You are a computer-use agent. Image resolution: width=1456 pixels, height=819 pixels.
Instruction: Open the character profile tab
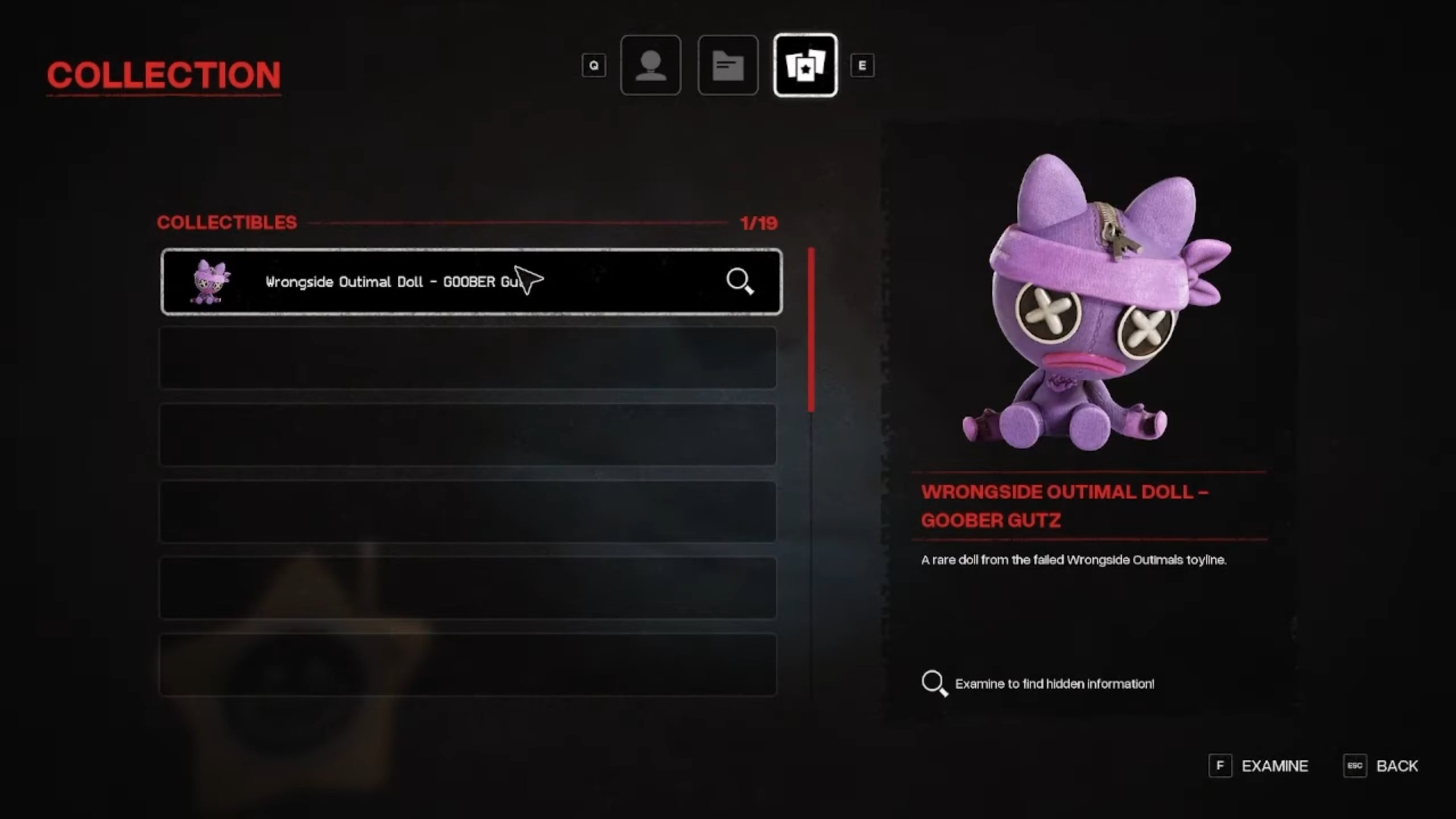tap(650, 65)
